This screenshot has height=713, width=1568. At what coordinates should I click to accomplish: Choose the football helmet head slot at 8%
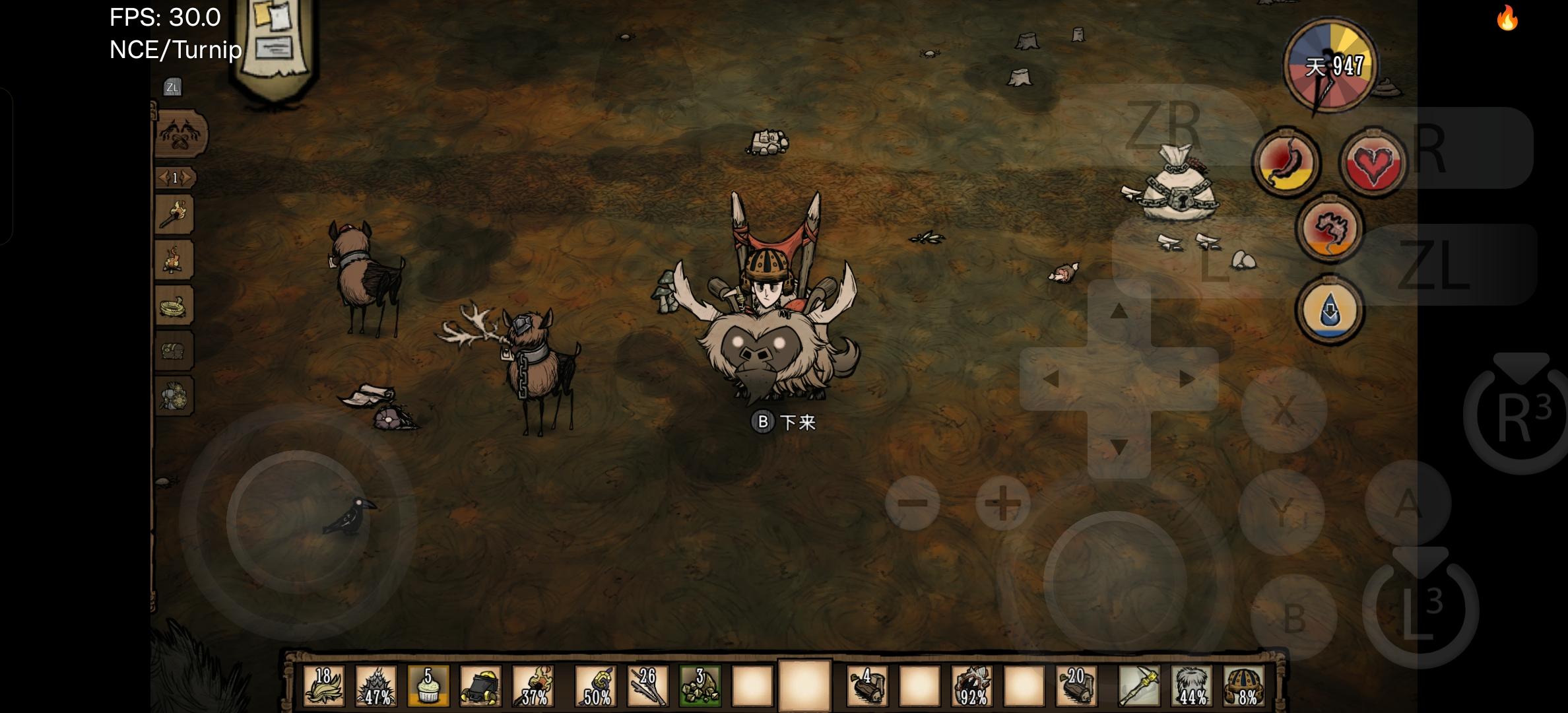(1244, 686)
